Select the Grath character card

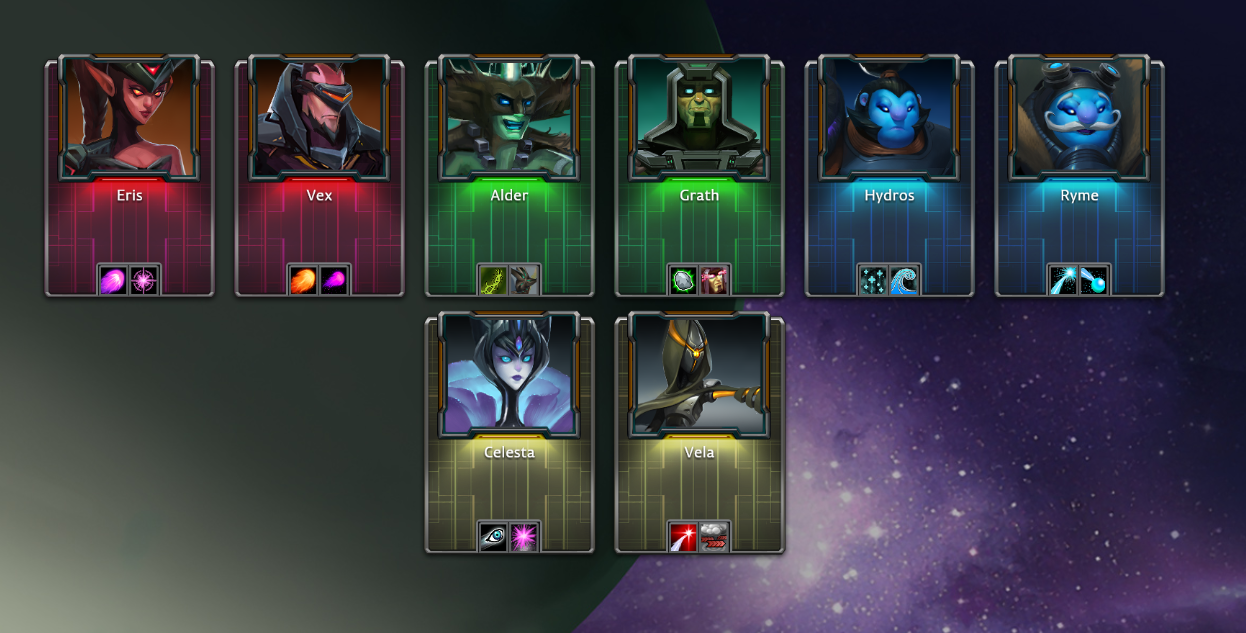click(699, 175)
